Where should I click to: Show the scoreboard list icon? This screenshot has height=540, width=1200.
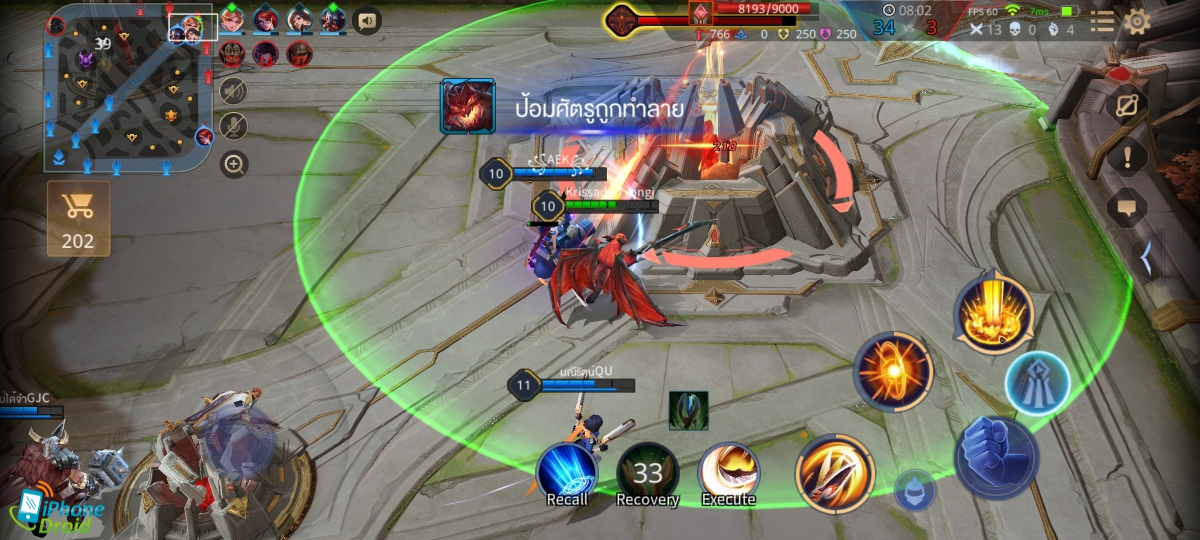[1102, 22]
